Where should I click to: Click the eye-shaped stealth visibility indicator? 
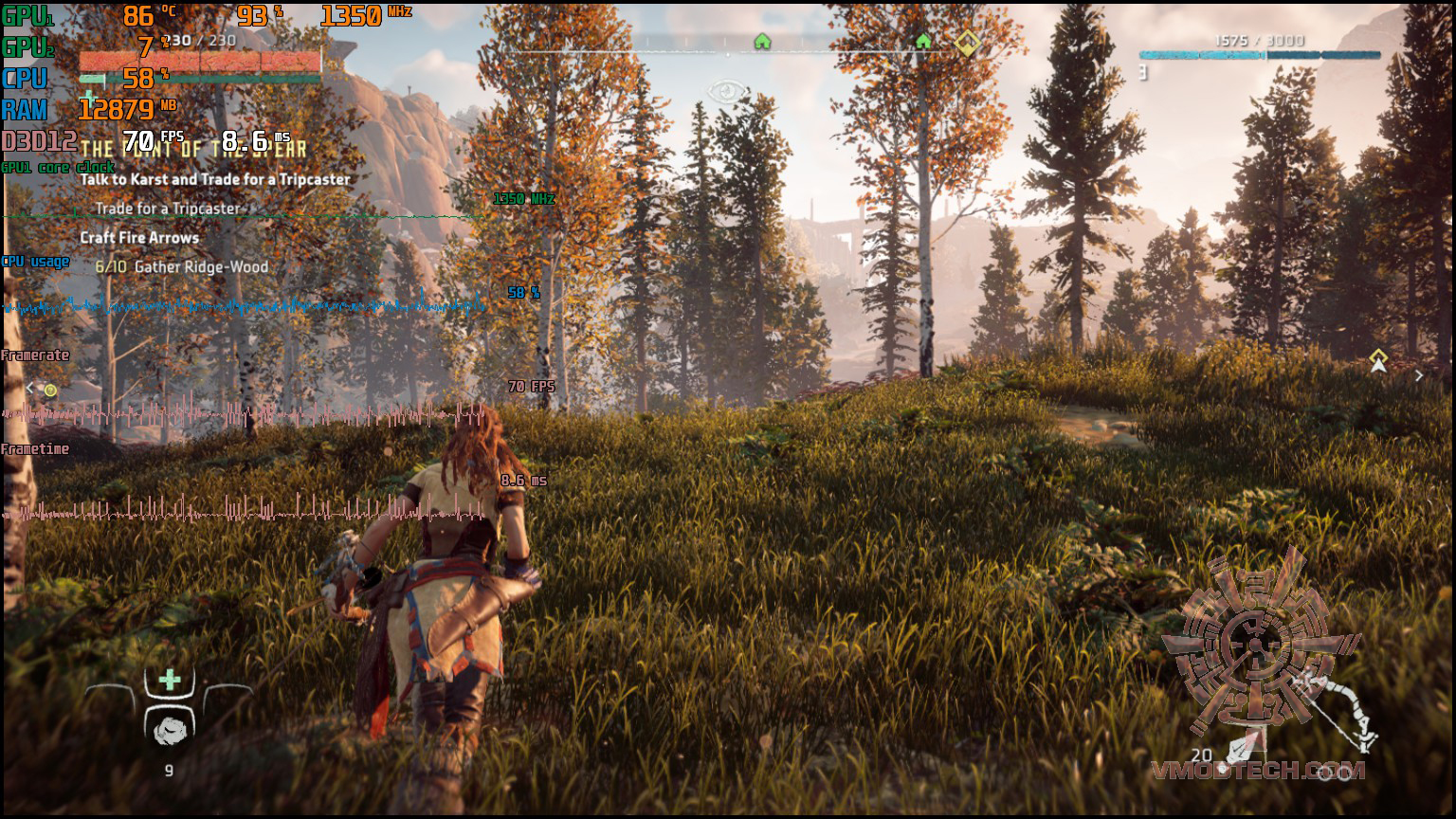pos(727,92)
